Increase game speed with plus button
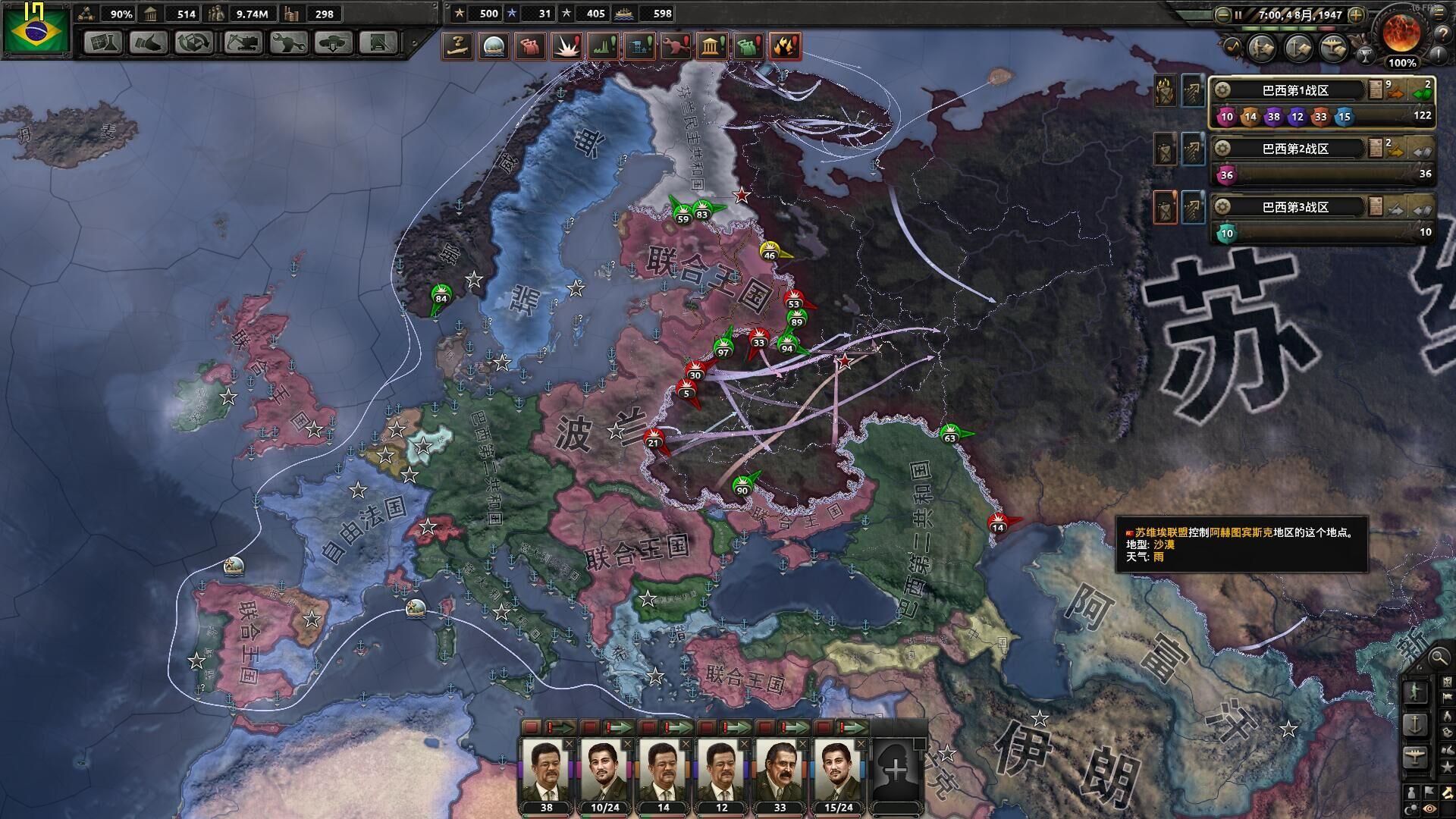This screenshot has height=819, width=1456. [1356, 14]
